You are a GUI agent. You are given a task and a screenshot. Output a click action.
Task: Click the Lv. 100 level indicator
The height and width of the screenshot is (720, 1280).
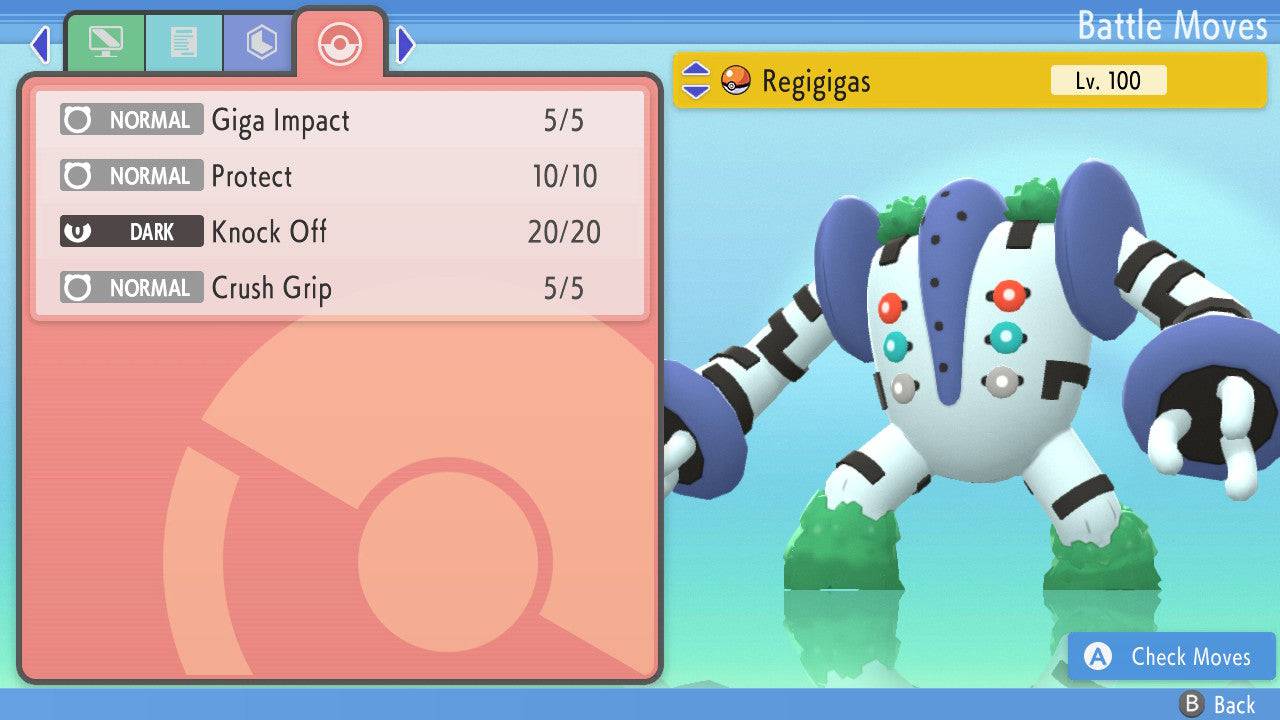pyautogui.click(x=1108, y=81)
